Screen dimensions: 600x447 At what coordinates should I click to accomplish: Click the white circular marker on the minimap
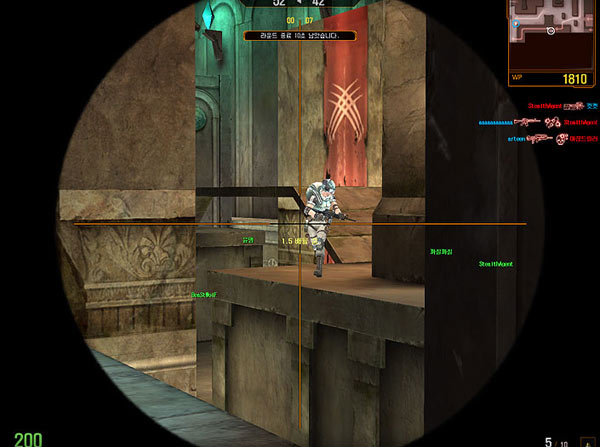coord(551,31)
